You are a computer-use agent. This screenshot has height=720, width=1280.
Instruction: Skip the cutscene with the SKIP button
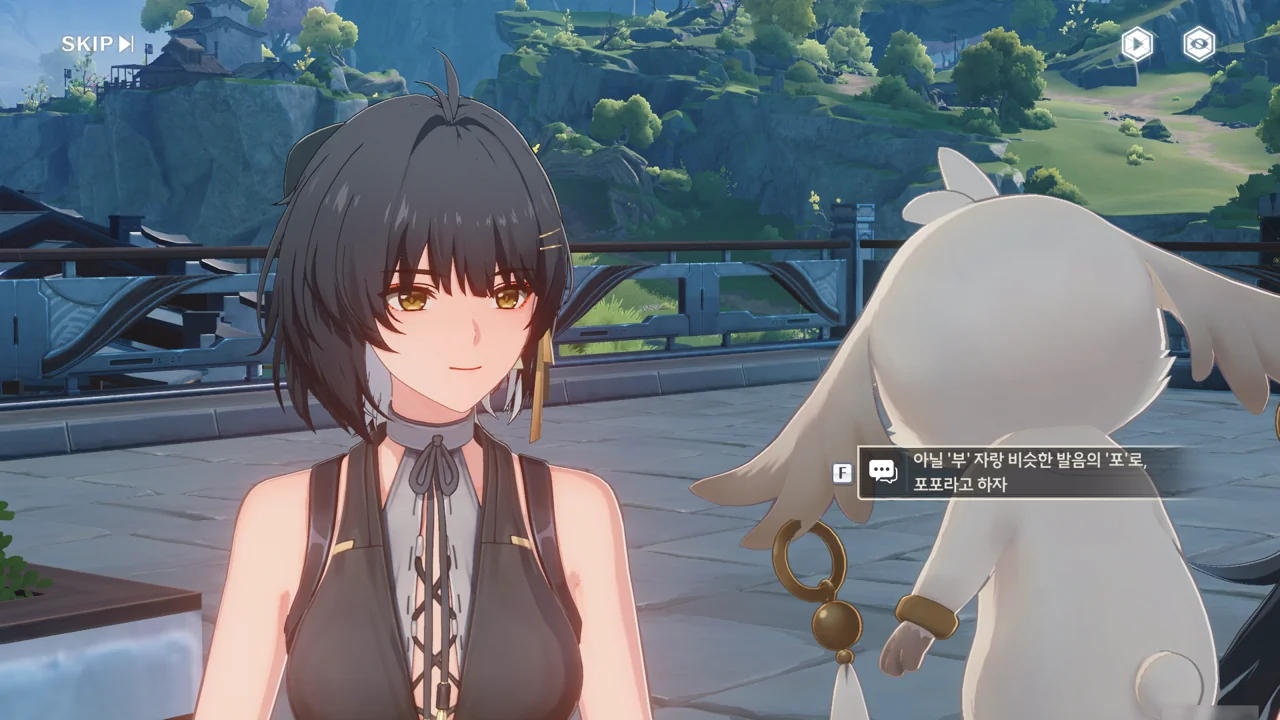pyautogui.click(x=97, y=44)
